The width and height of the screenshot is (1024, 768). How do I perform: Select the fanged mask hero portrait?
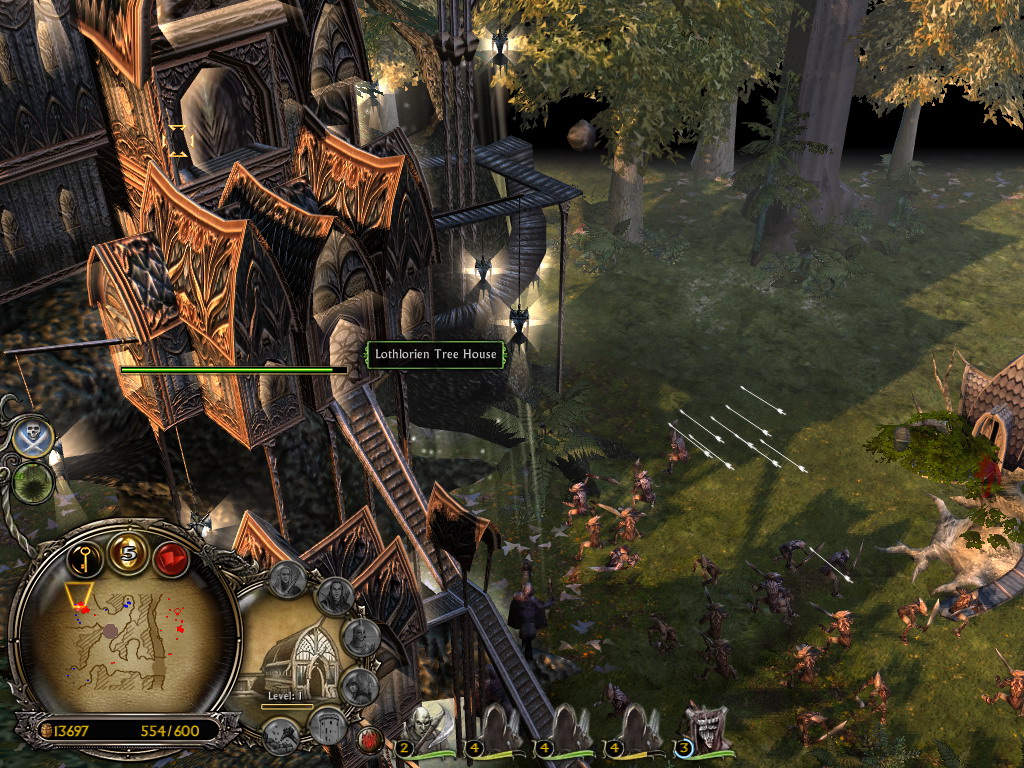pos(704,728)
